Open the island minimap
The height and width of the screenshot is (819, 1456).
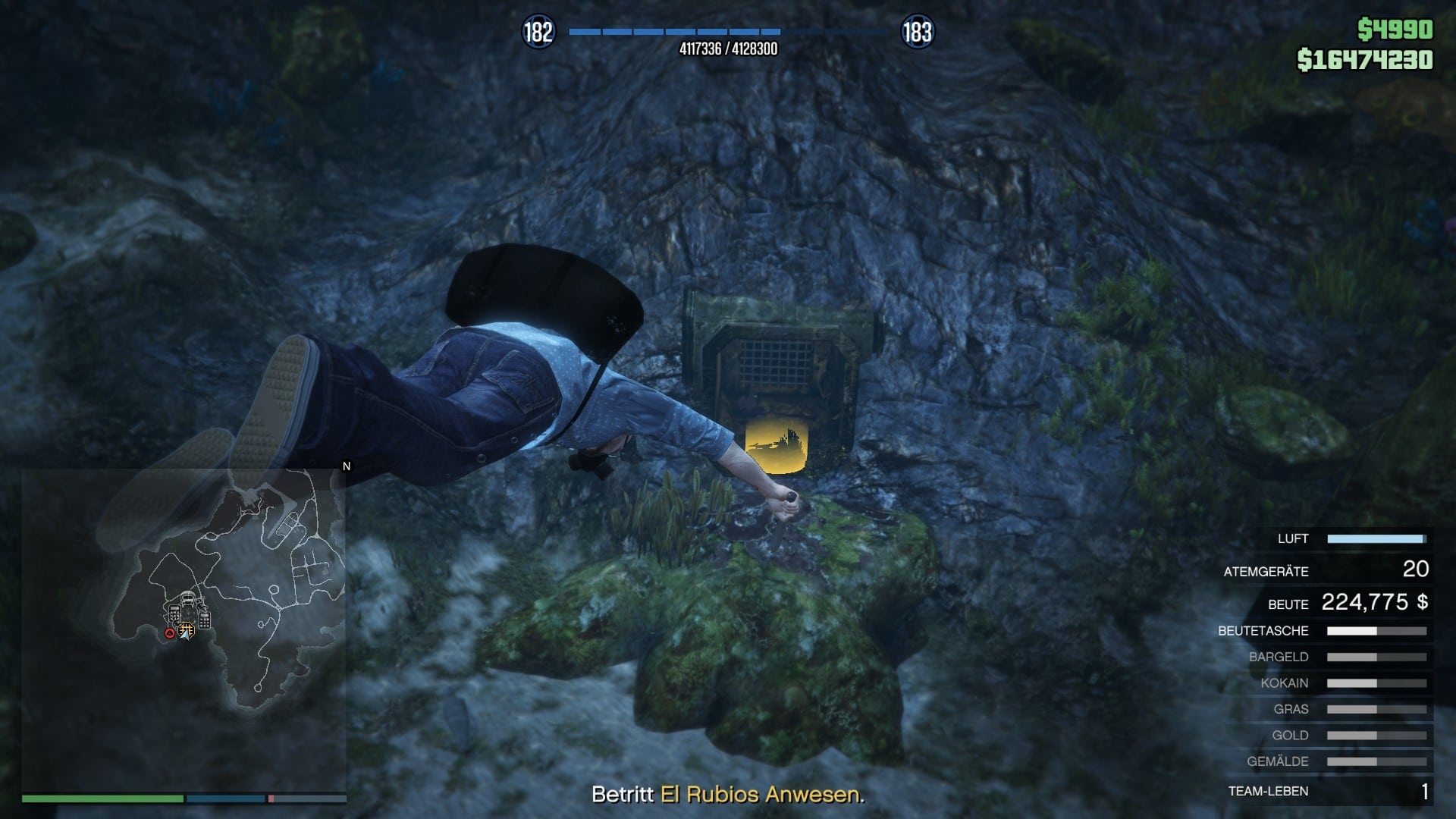tap(184, 629)
